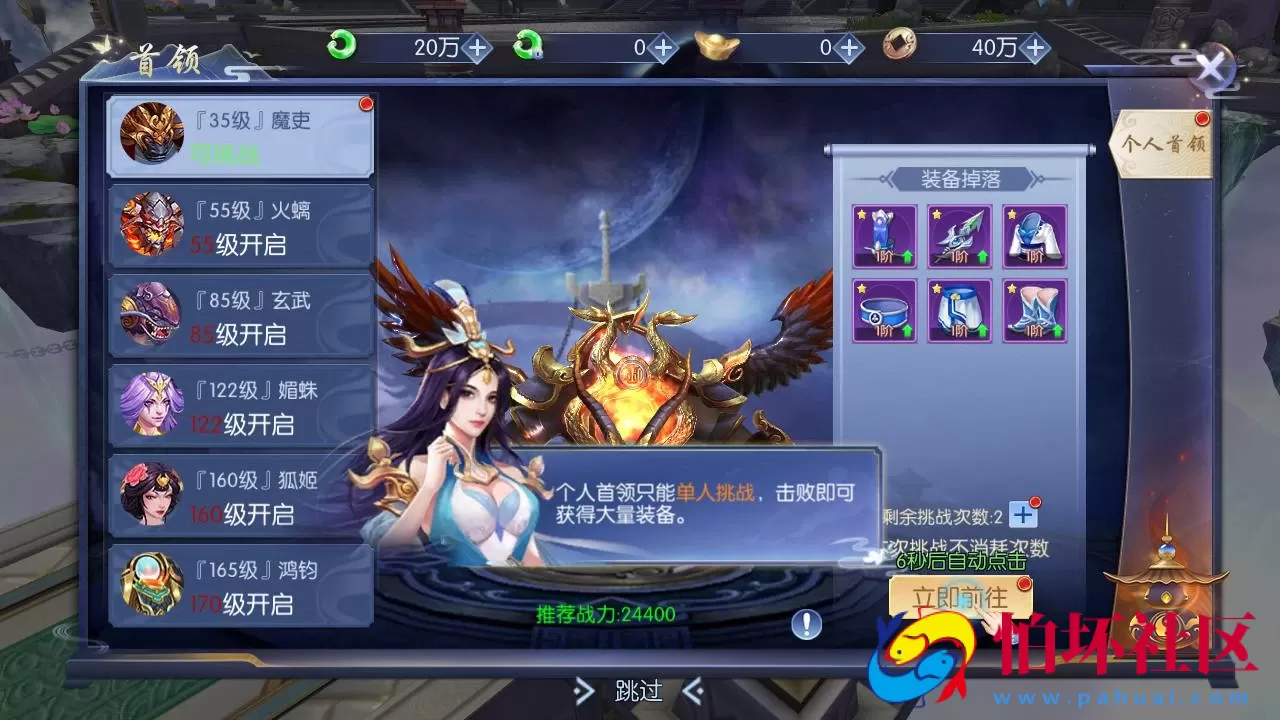Select the 85级玄武 boss avatar icon

tap(152, 313)
